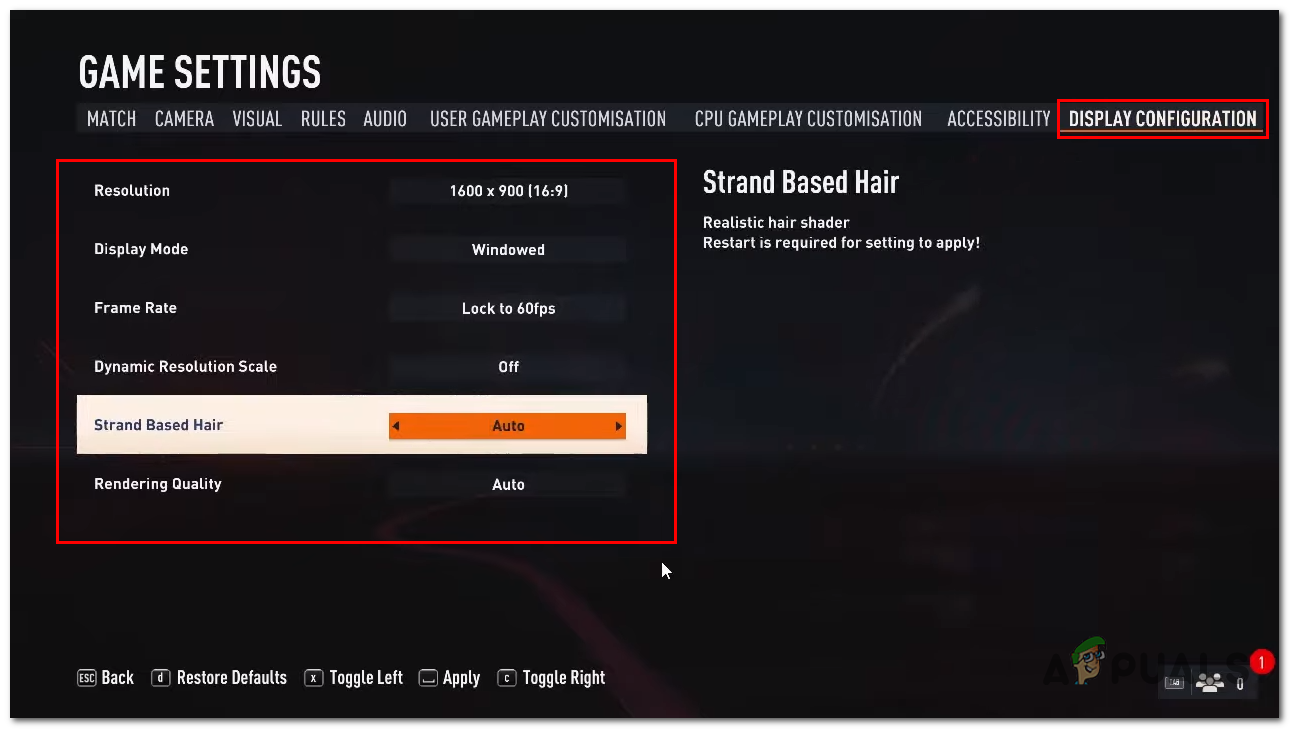Open the Display Mode selector
Image resolution: width=1290 pixels, height=729 pixels.
[508, 249]
